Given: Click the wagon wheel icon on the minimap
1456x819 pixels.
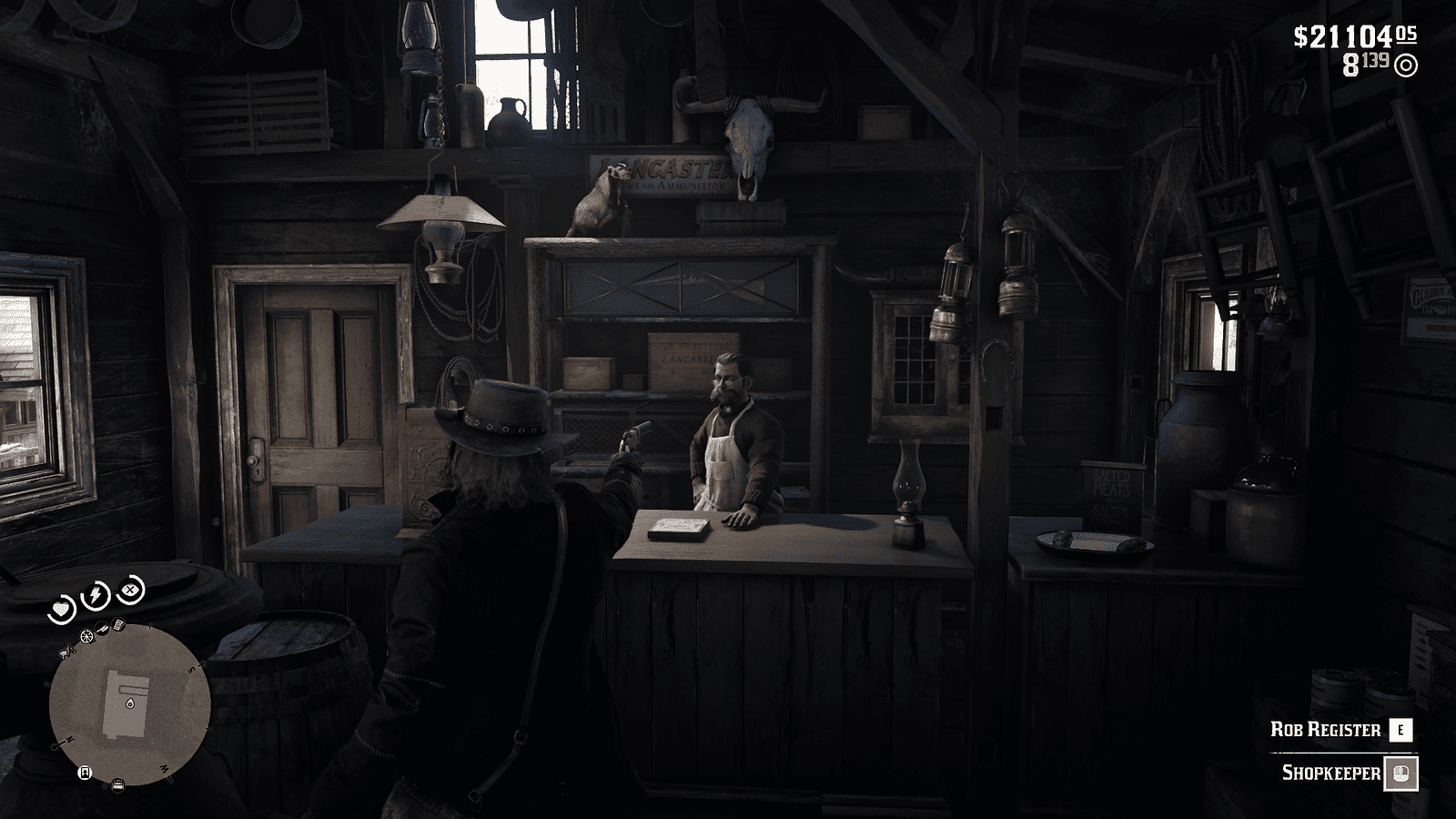Looking at the screenshot, I should coord(87,636).
